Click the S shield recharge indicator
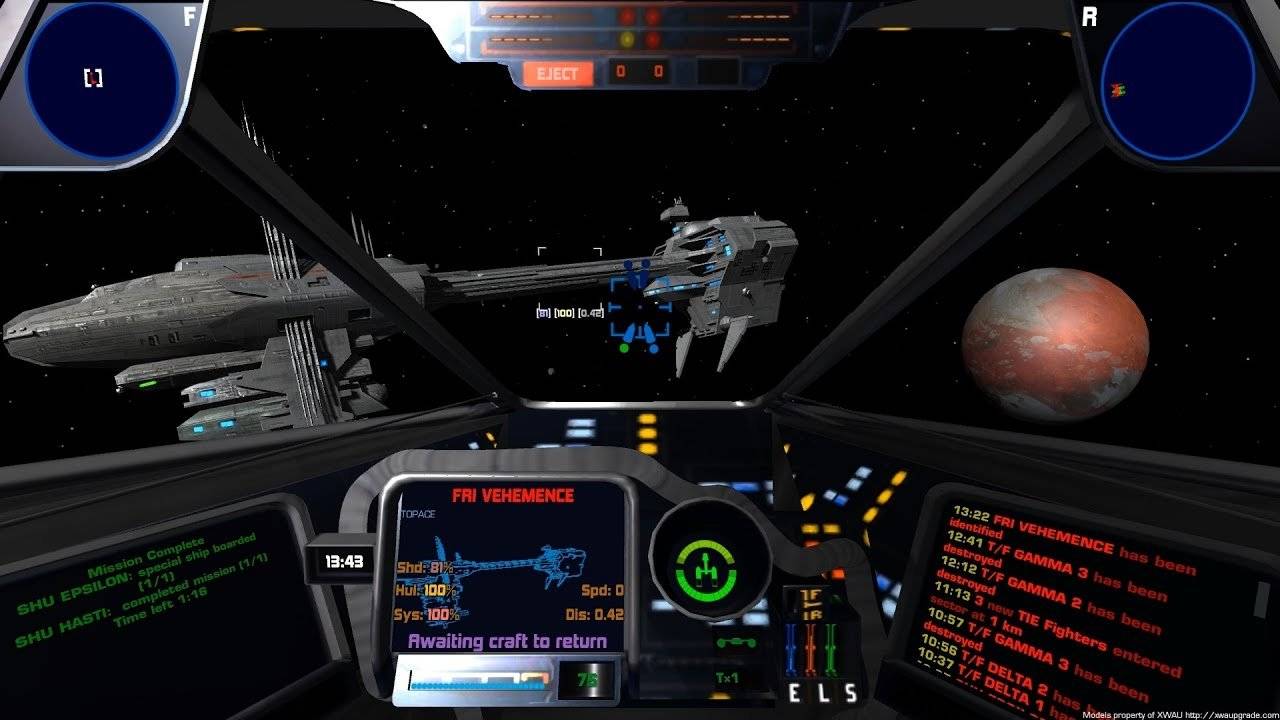 tap(850, 693)
